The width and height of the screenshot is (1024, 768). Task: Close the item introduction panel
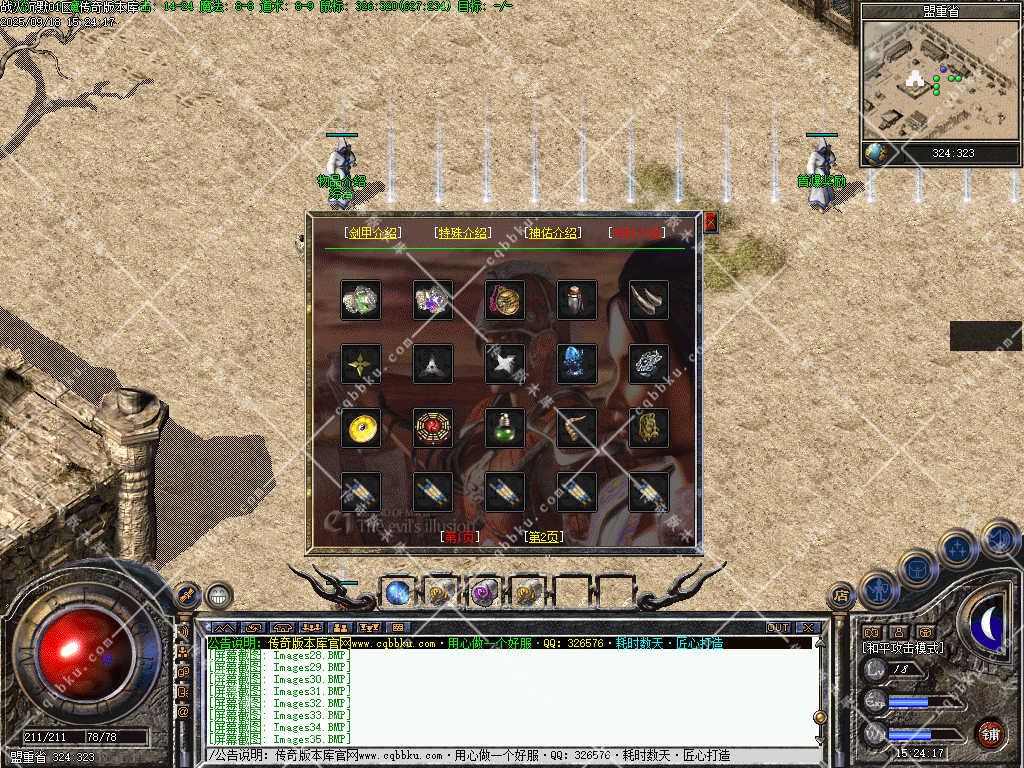pos(710,223)
